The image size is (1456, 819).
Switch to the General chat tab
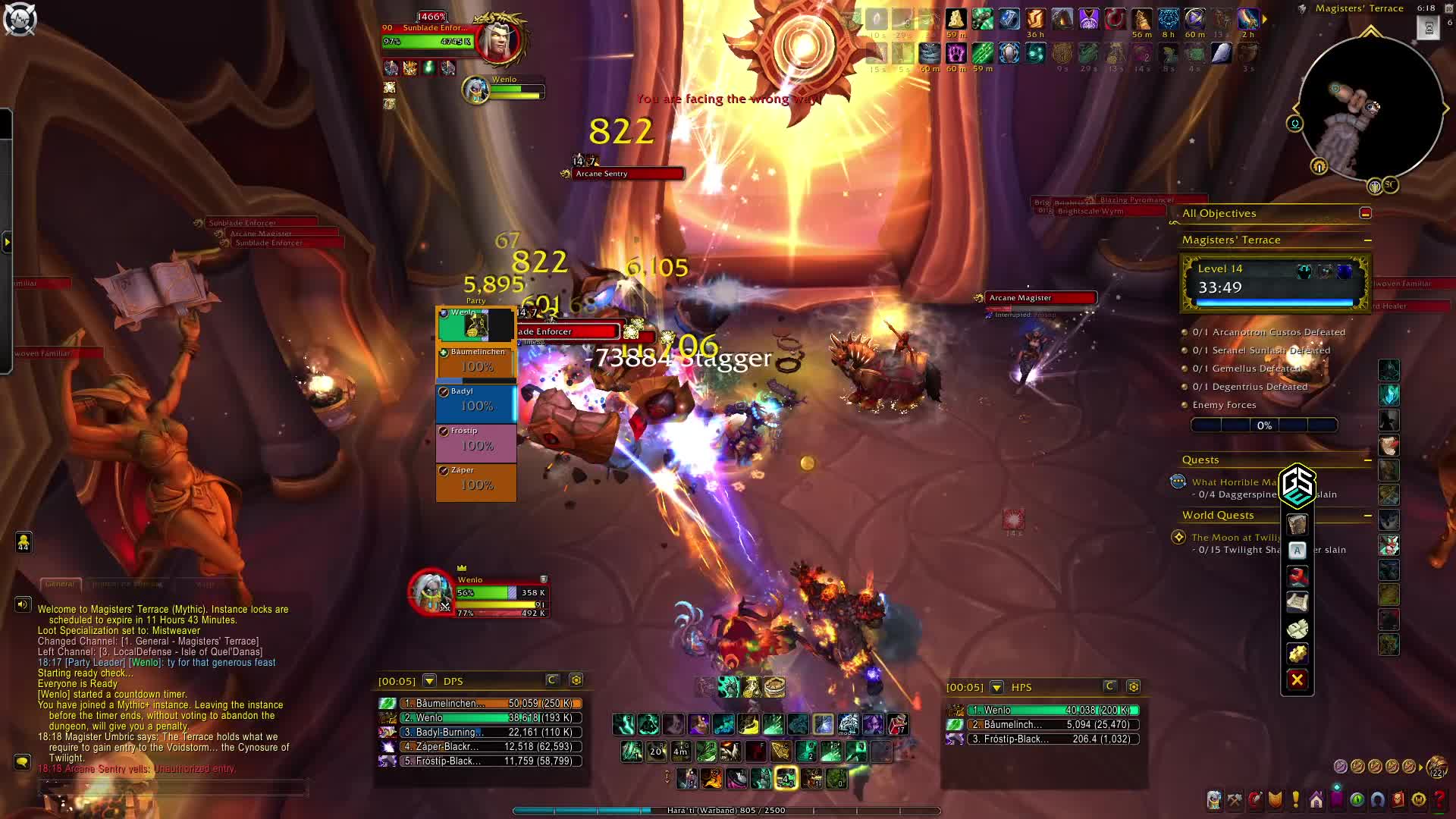60,585
